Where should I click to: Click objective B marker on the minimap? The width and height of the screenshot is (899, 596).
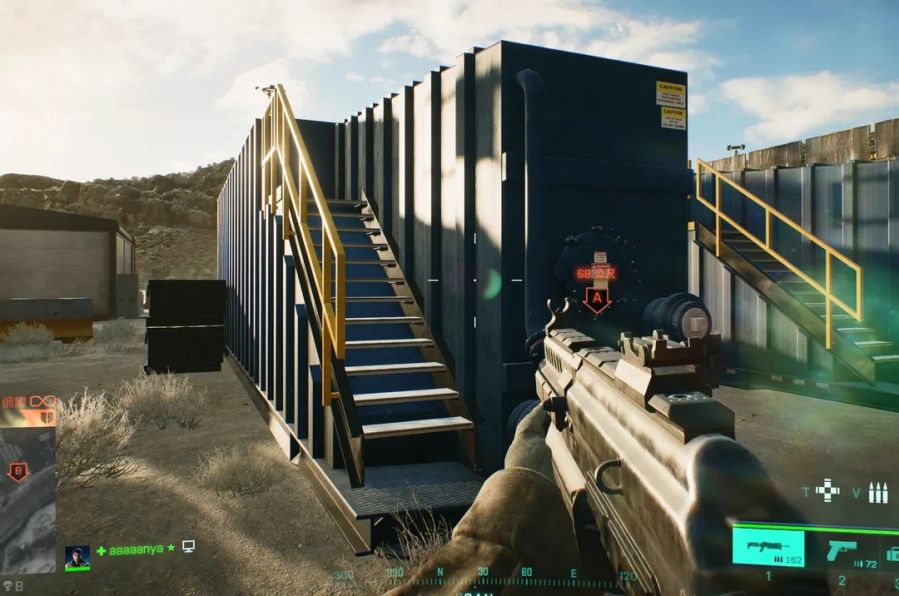[x=17, y=471]
